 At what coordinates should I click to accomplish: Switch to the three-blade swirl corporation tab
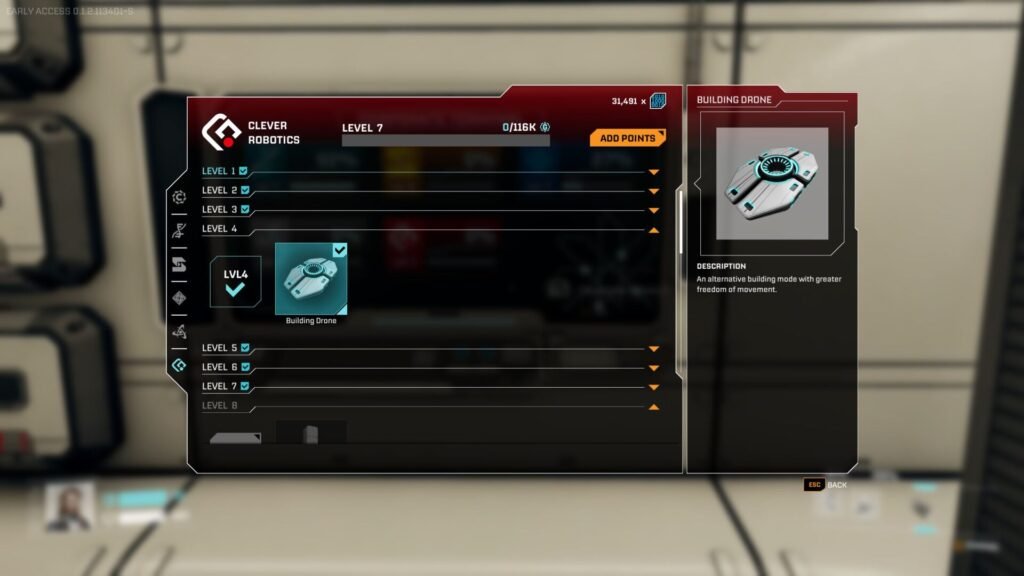179,331
